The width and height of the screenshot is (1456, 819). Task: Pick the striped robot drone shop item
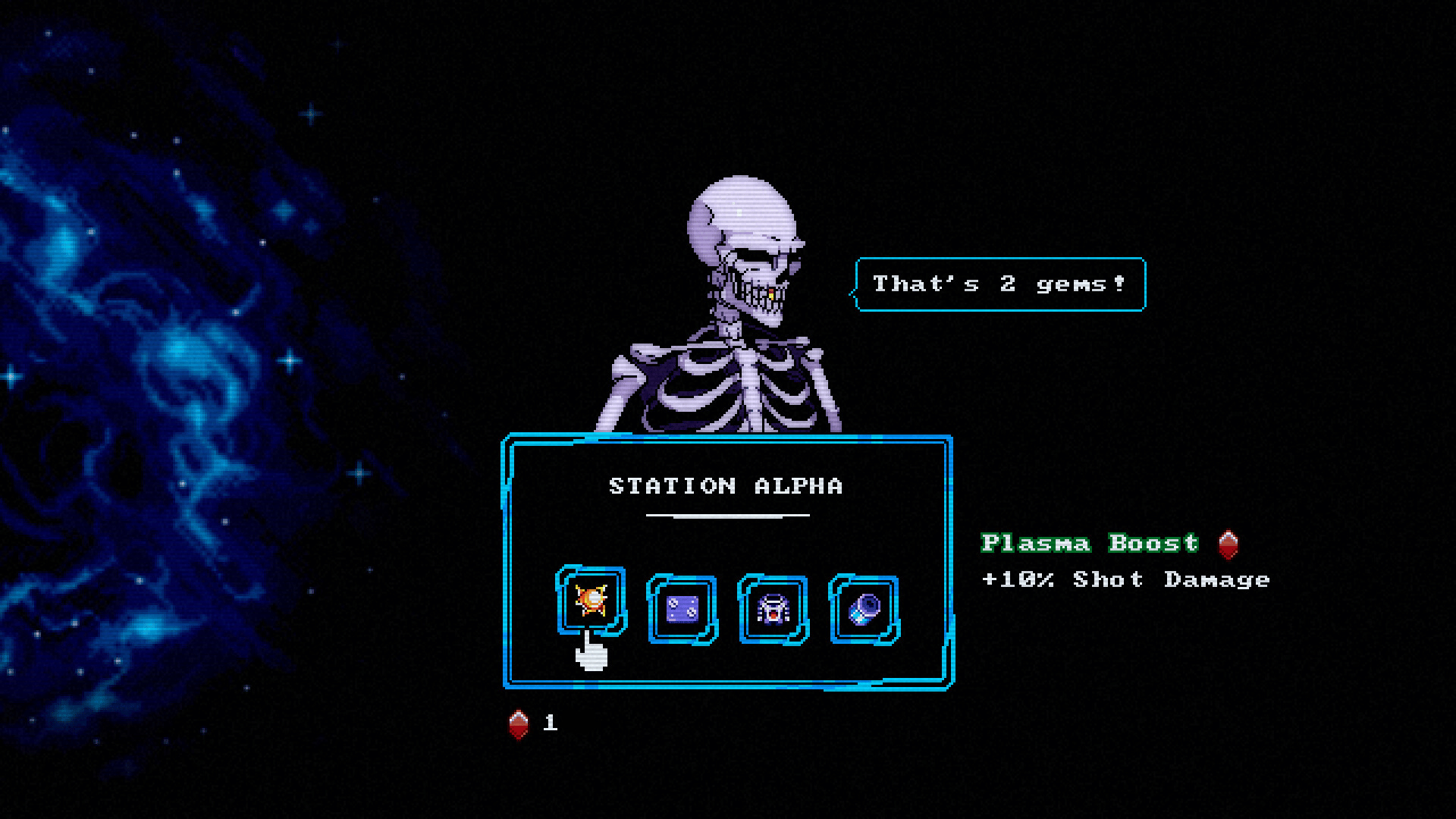tap(773, 609)
